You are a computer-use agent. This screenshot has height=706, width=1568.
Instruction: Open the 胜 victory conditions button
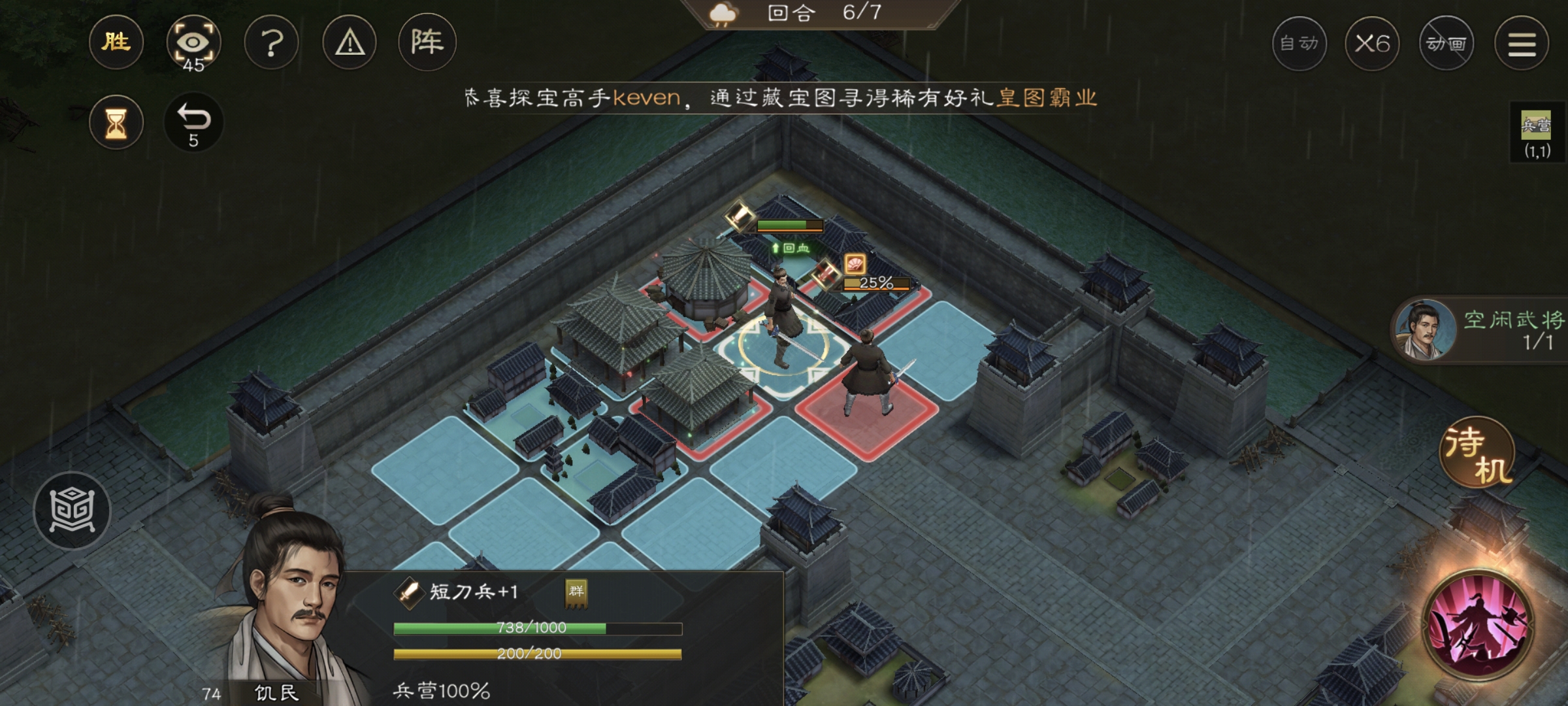116,43
